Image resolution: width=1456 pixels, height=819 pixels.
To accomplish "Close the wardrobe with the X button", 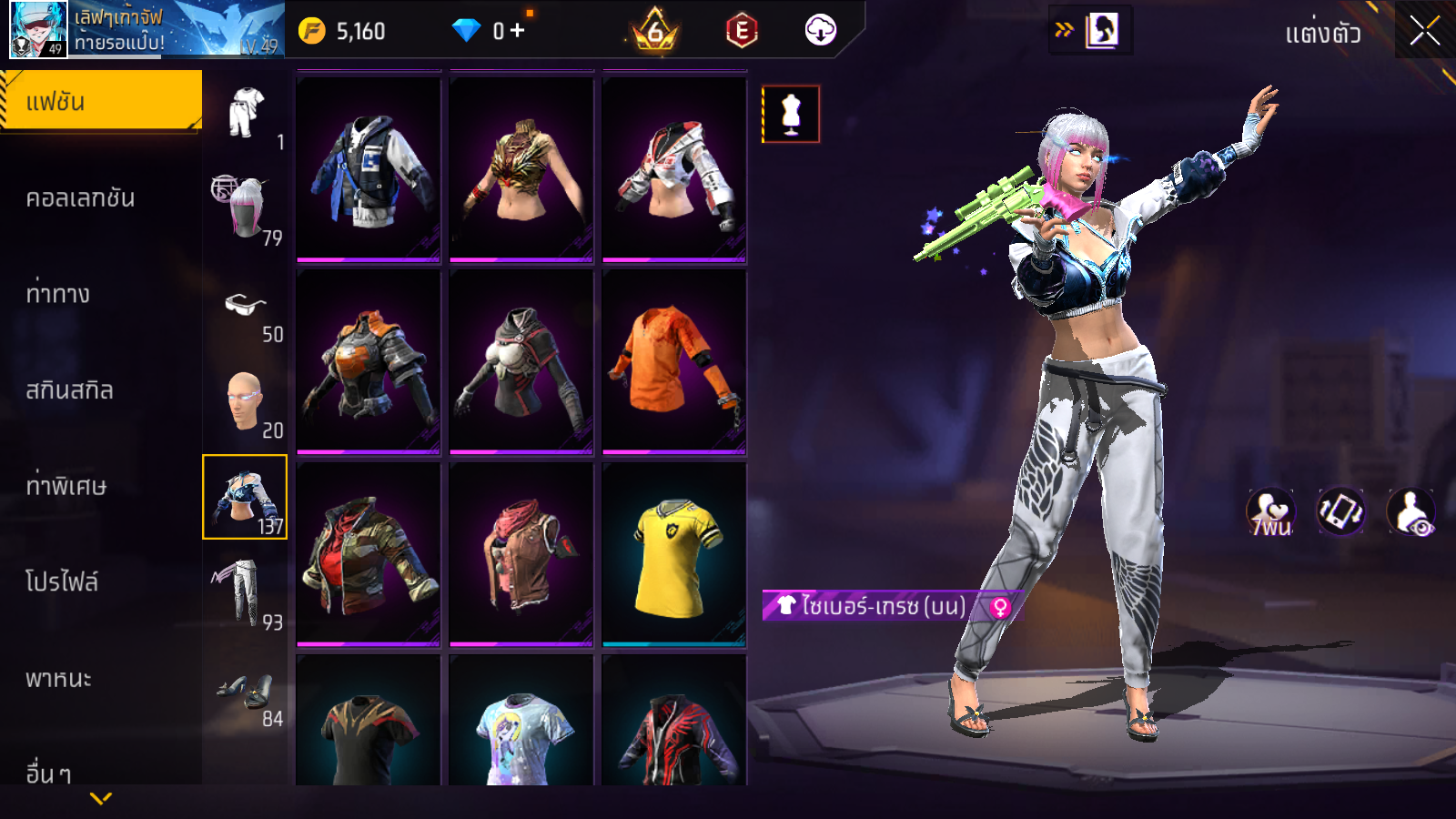I will [1424, 31].
